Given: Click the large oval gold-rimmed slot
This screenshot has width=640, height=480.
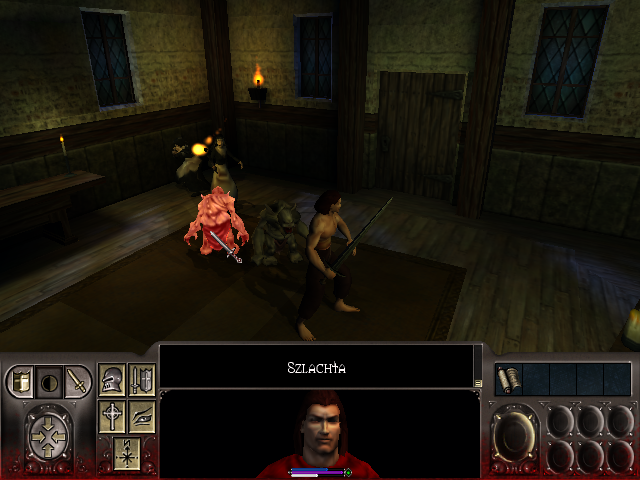Looking at the screenshot, I should pyautogui.click(x=516, y=436).
